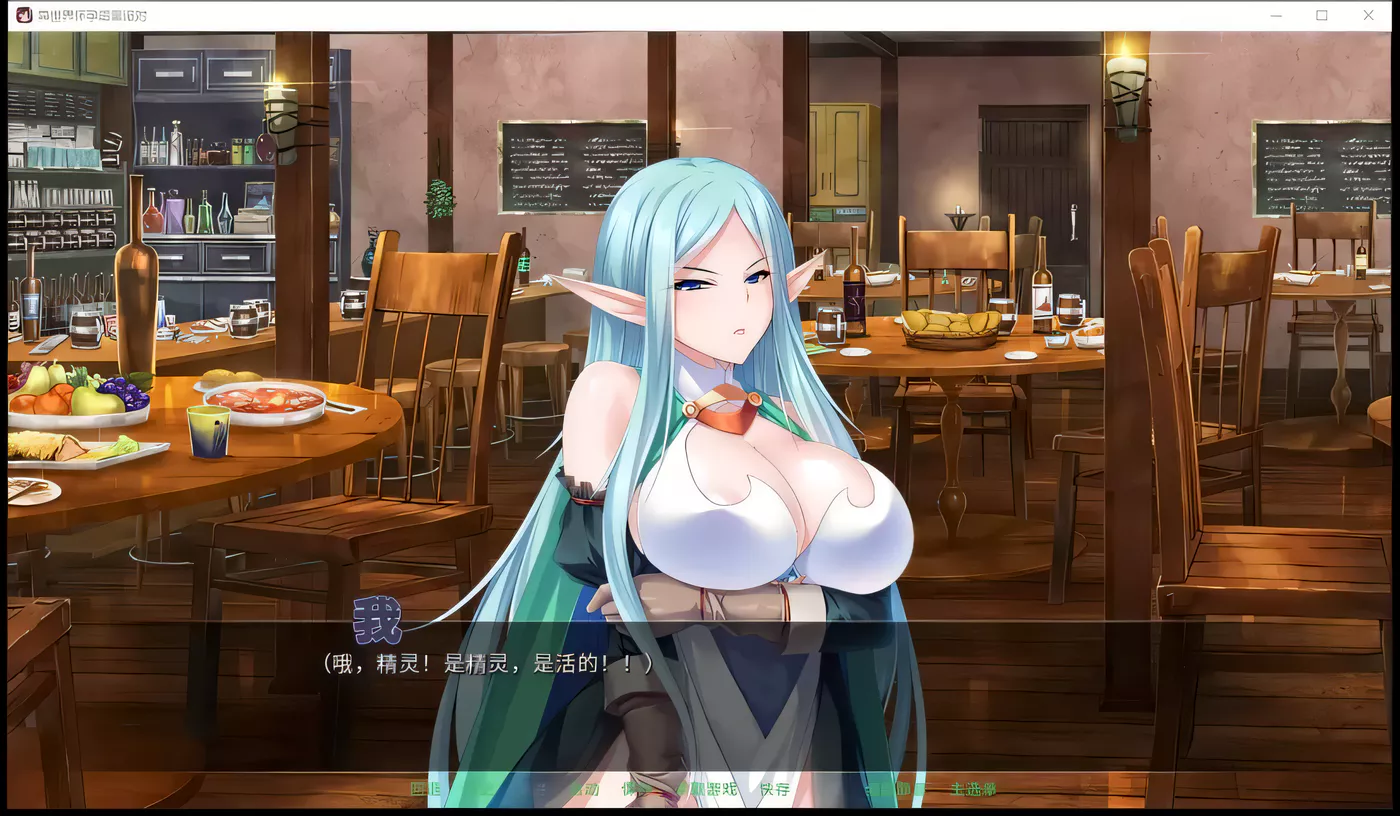This screenshot has height=816, width=1400.
Task: Click the chalkboard menu in the background scene
Action: pyautogui.click(x=573, y=165)
